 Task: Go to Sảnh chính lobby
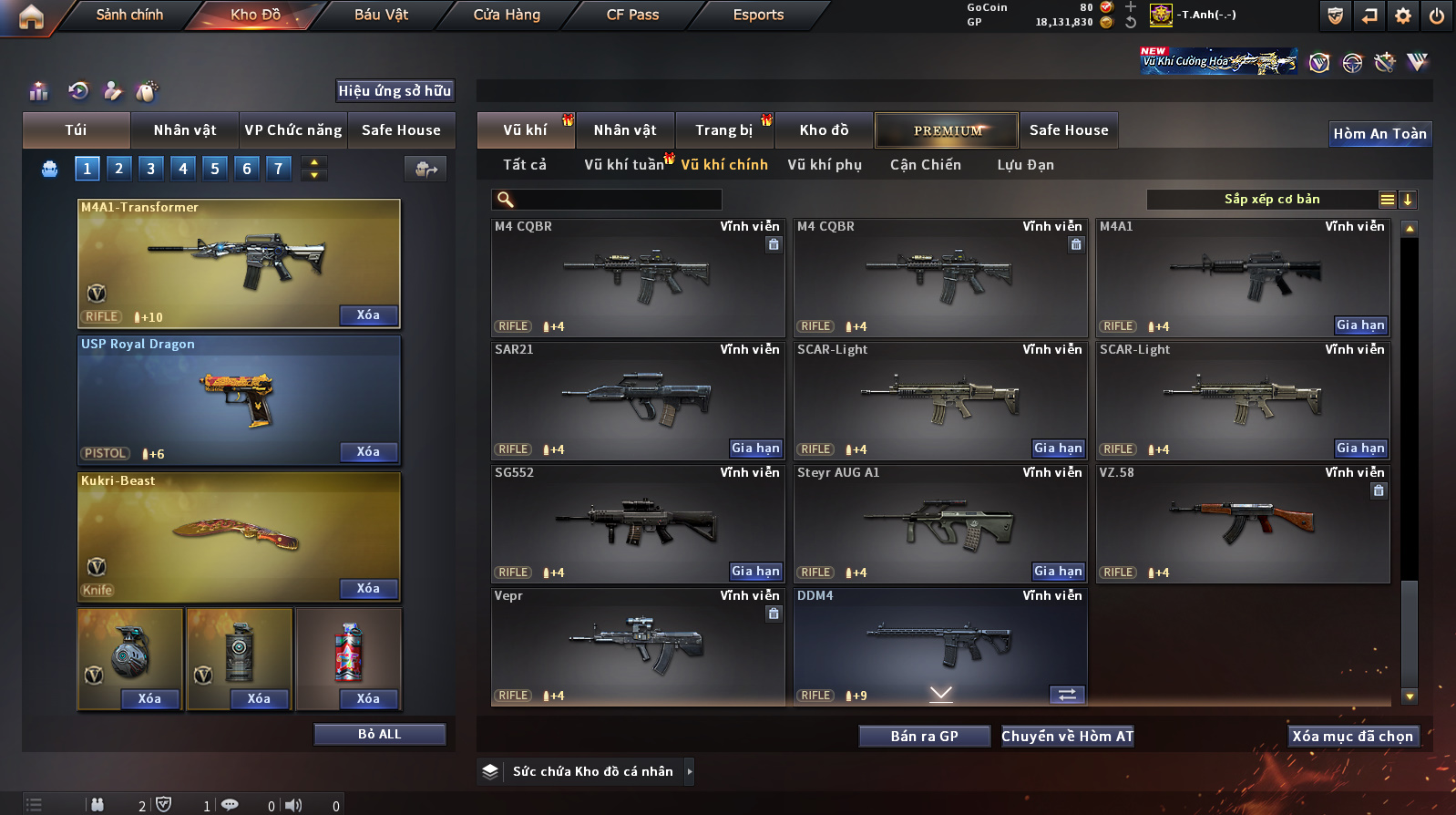click(x=129, y=15)
